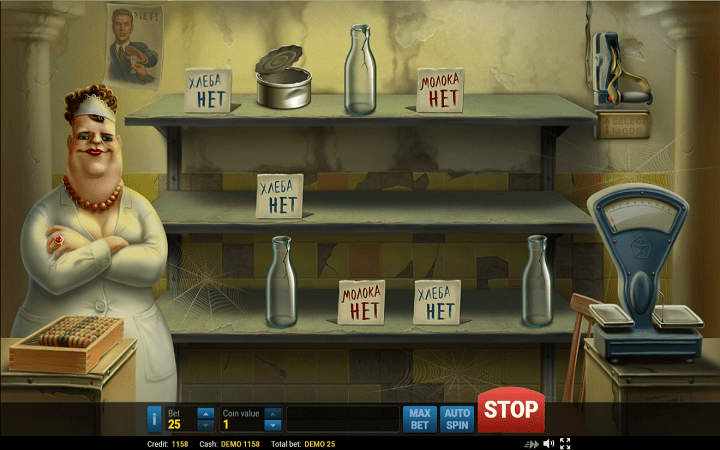
Task: Toggle the fast-forward quick spin icon
Action: click(531, 443)
